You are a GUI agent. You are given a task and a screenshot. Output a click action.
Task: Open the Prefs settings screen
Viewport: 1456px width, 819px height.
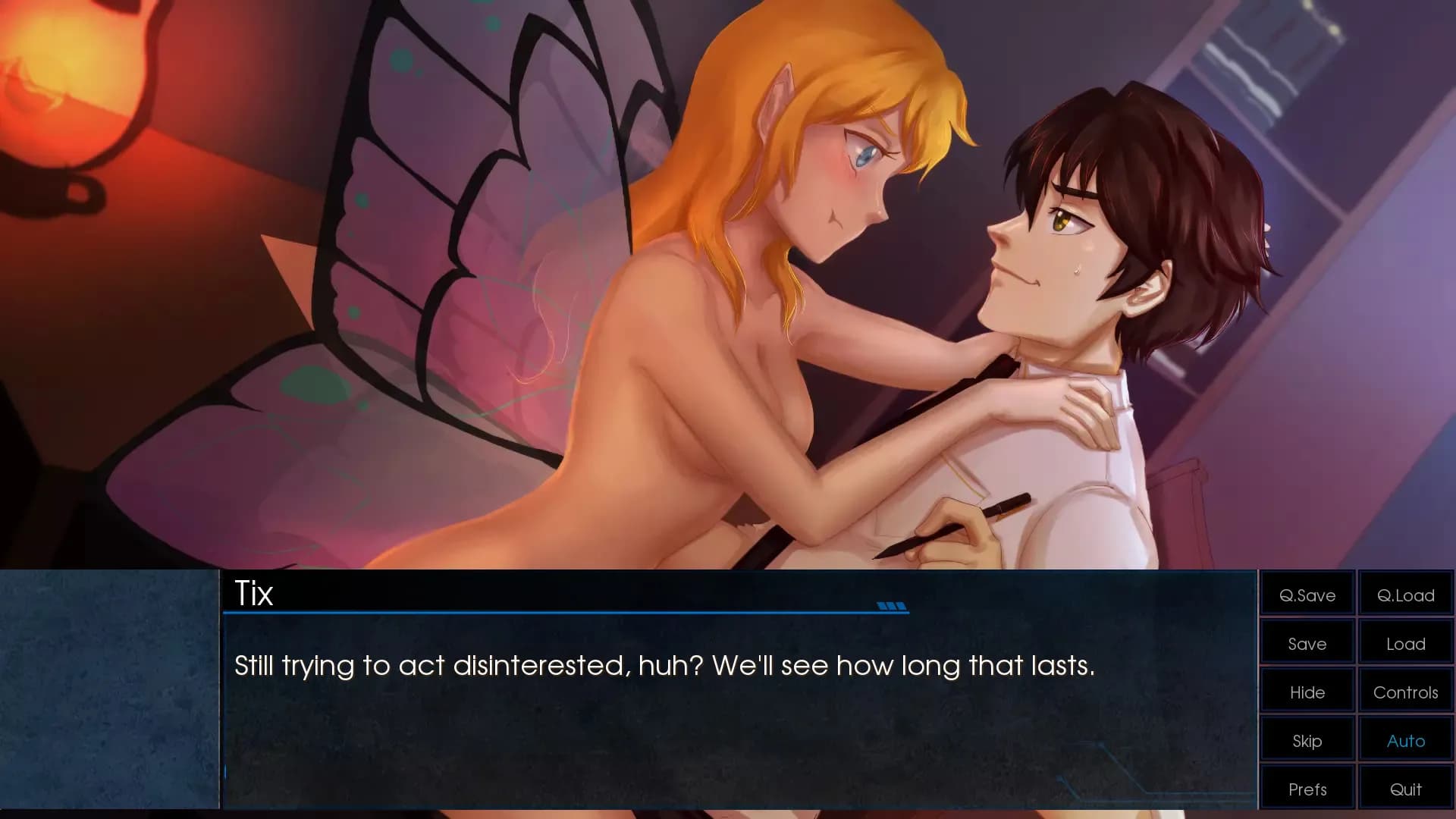1306,788
